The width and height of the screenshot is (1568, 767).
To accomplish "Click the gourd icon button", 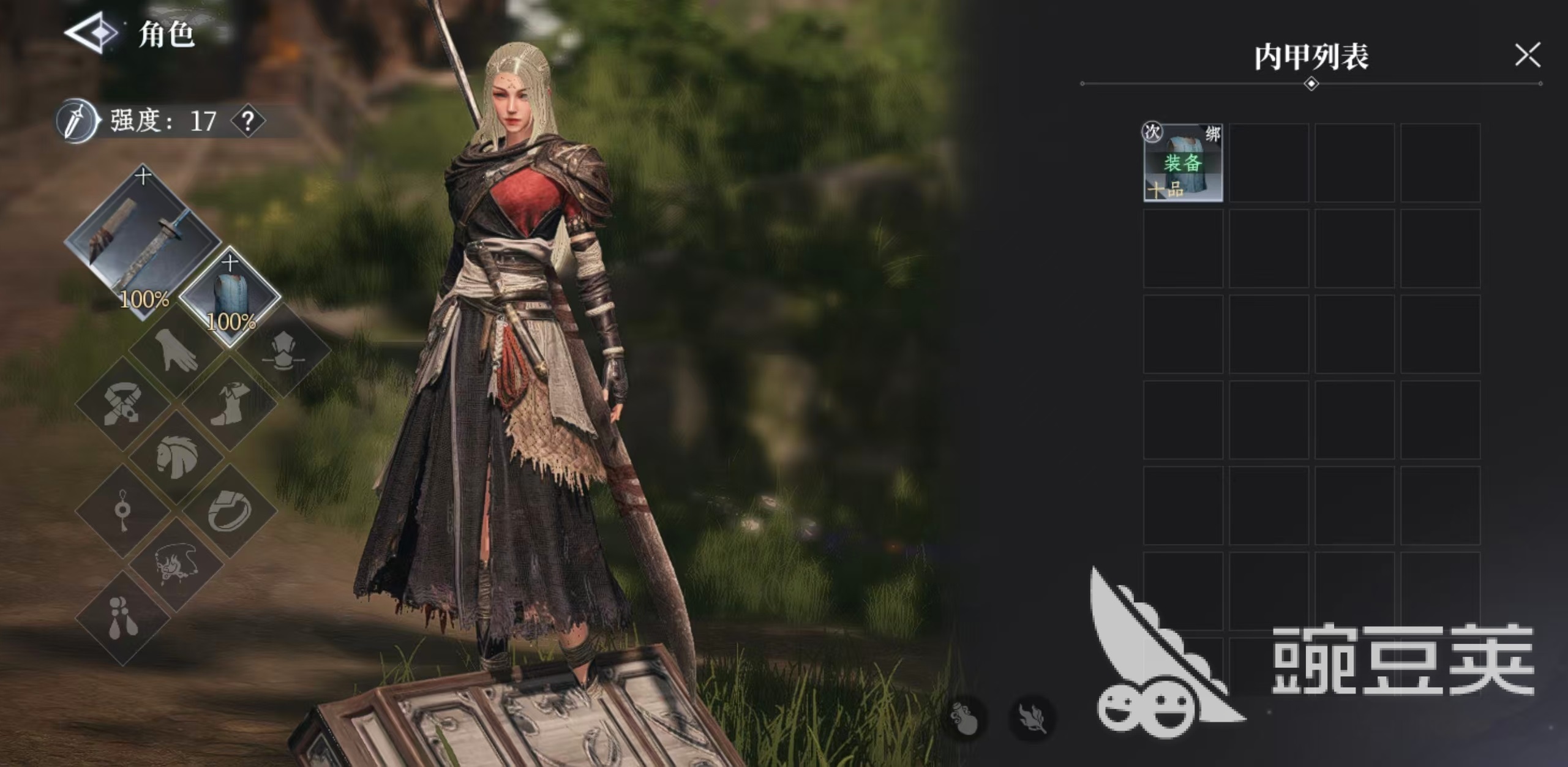I will coord(964,717).
